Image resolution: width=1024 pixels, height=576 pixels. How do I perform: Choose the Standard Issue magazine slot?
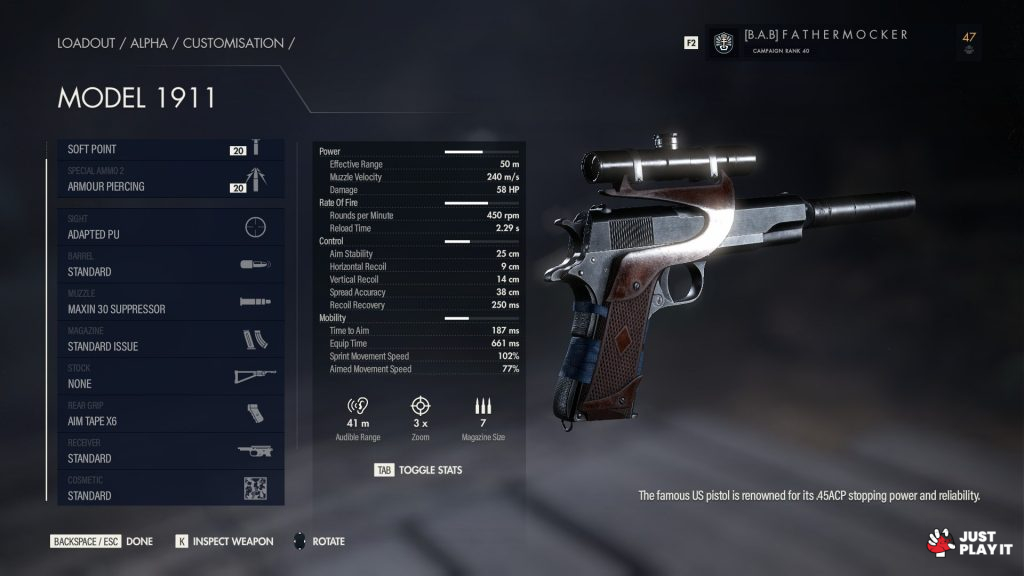pyautogui.click(x=165, y=340)
